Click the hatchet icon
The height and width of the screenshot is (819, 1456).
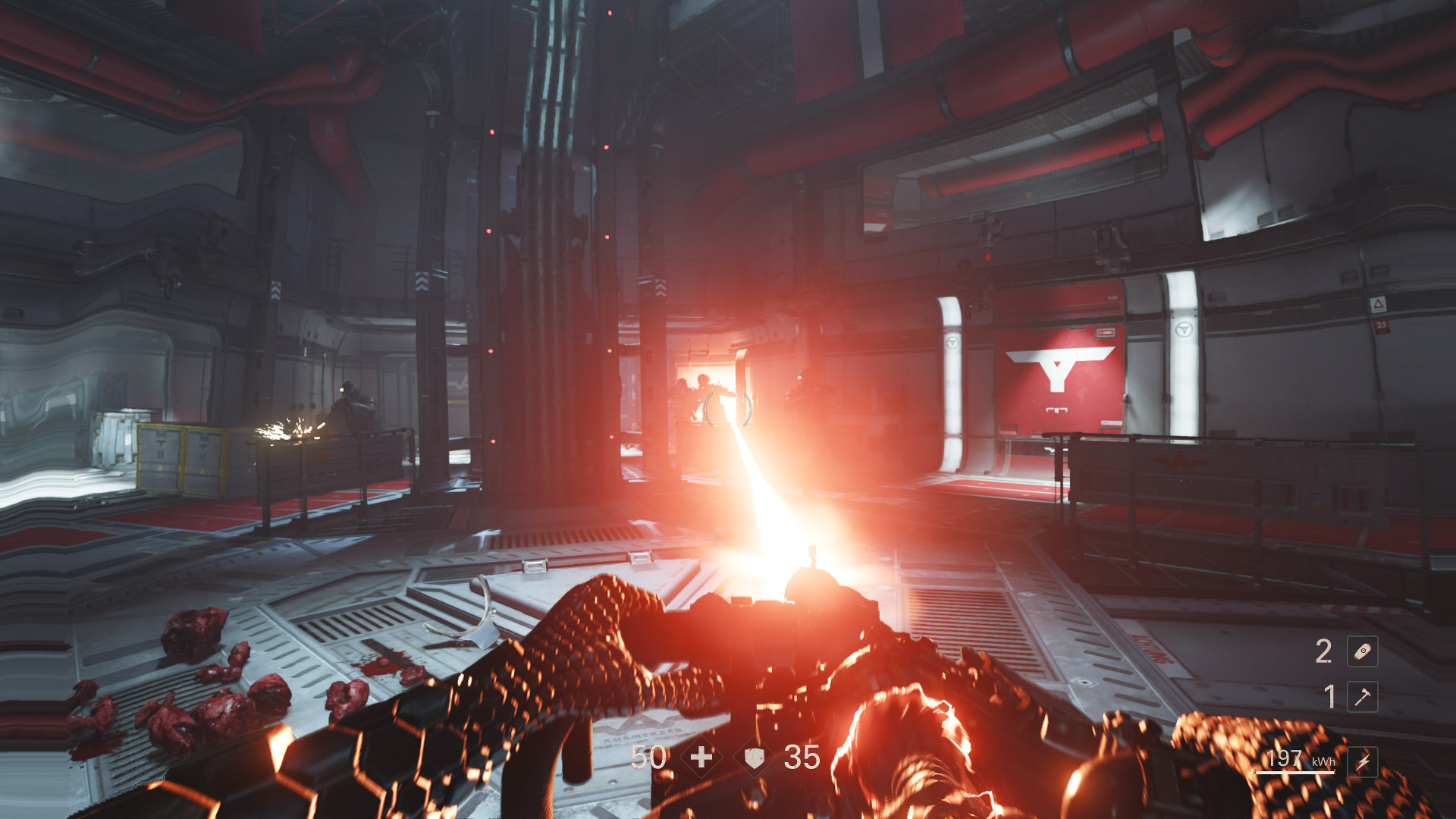1362,697
